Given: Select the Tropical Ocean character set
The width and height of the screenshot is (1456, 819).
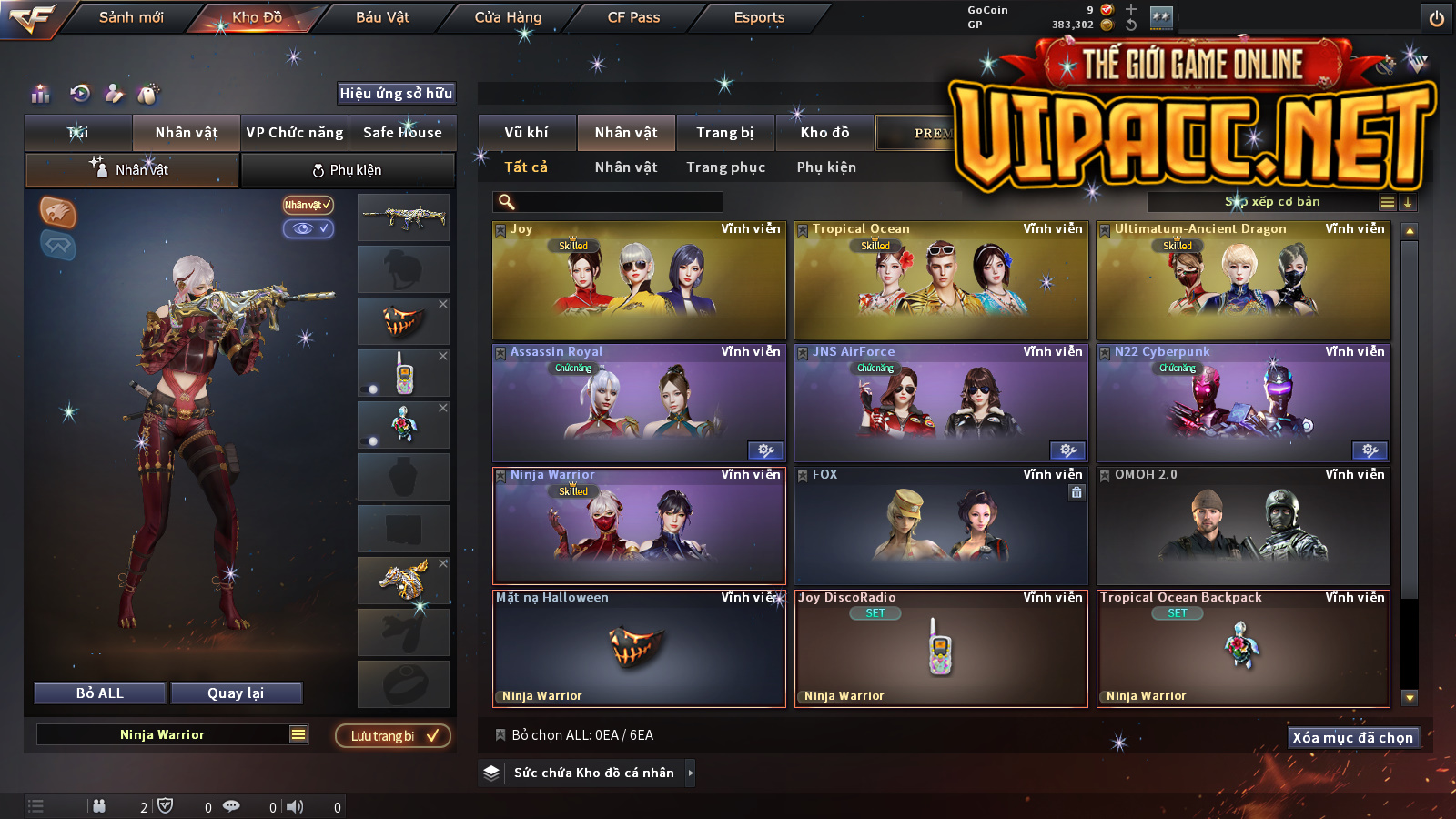Looking at the screenshot, I should coord(941,280).
